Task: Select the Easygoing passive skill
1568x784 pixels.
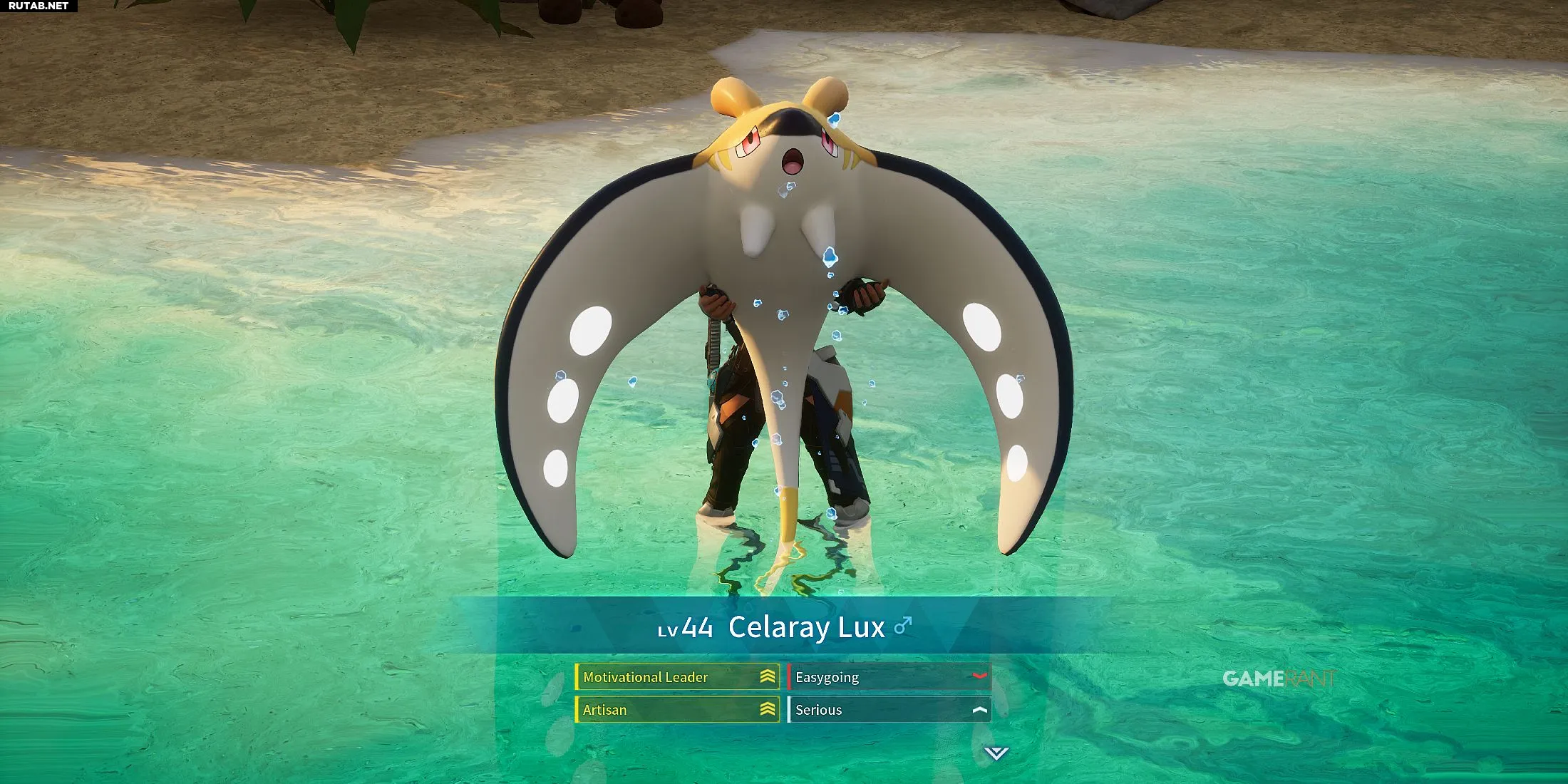Action: coord(889,677)
